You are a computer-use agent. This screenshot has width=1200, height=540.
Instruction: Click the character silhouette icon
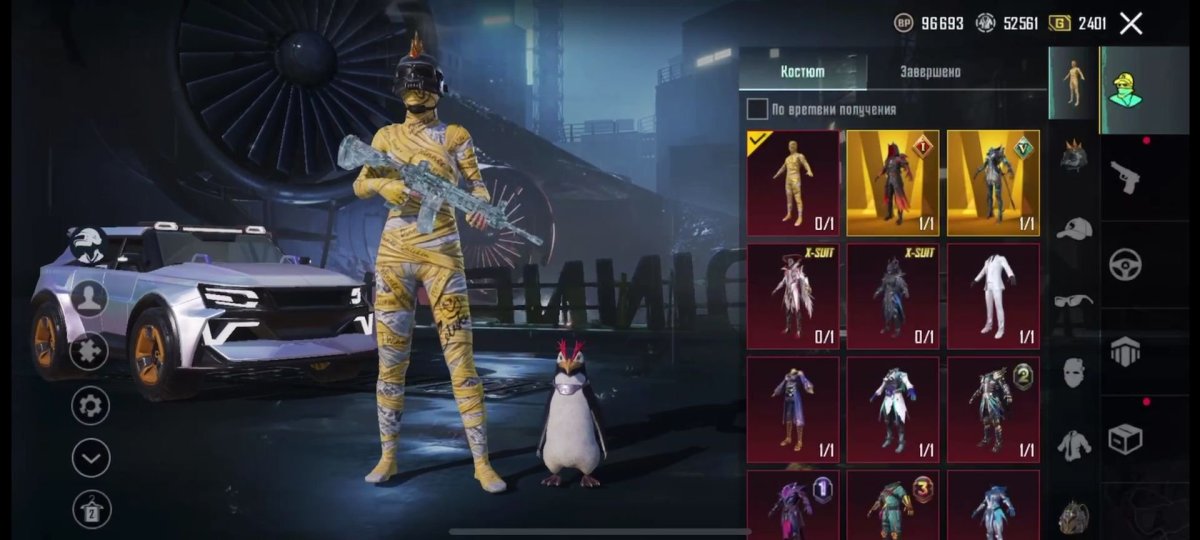pyautogui.click(x=90, y=297)
